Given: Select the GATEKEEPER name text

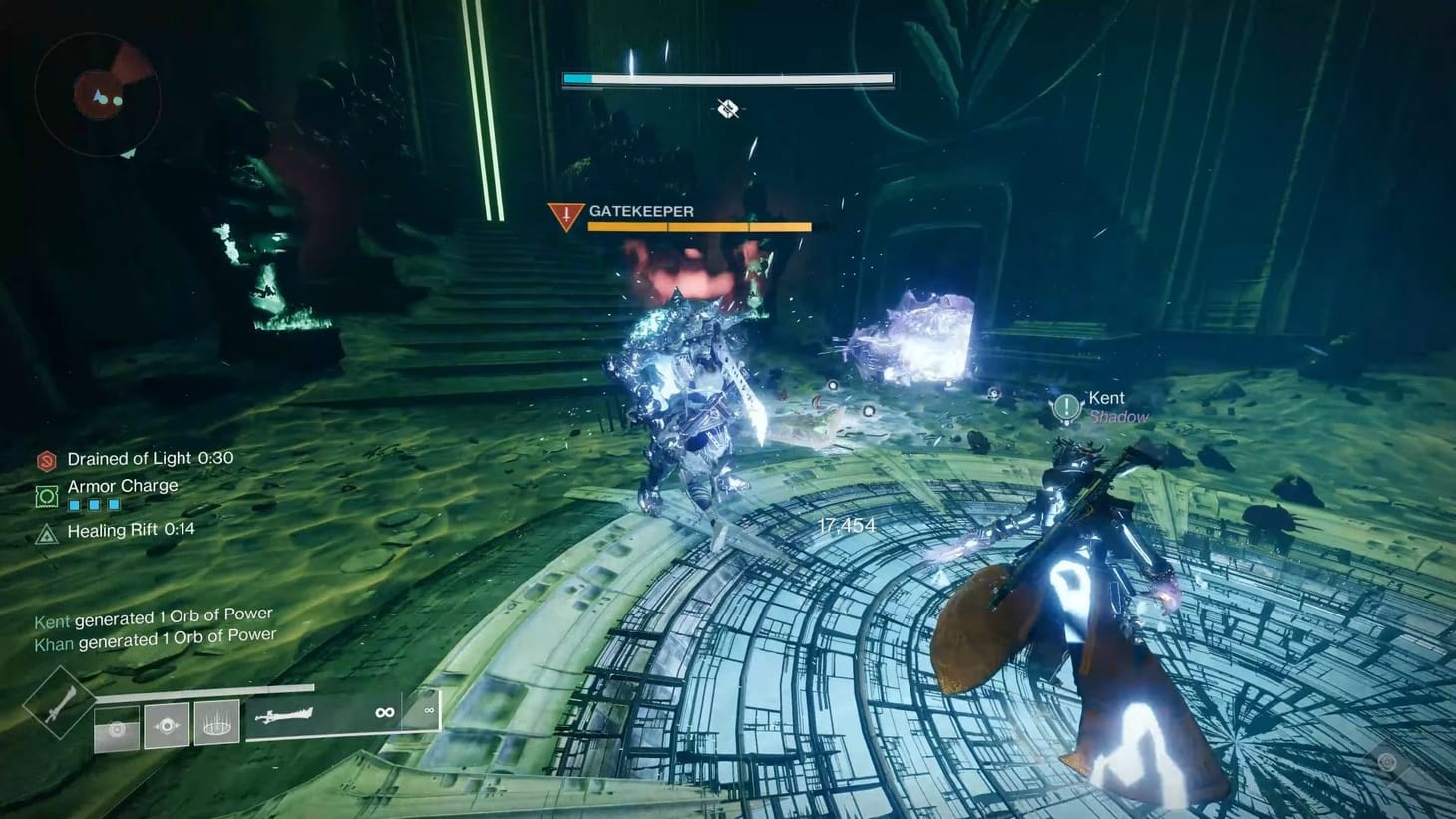Looking at the screenshot, I should [642, 211].
